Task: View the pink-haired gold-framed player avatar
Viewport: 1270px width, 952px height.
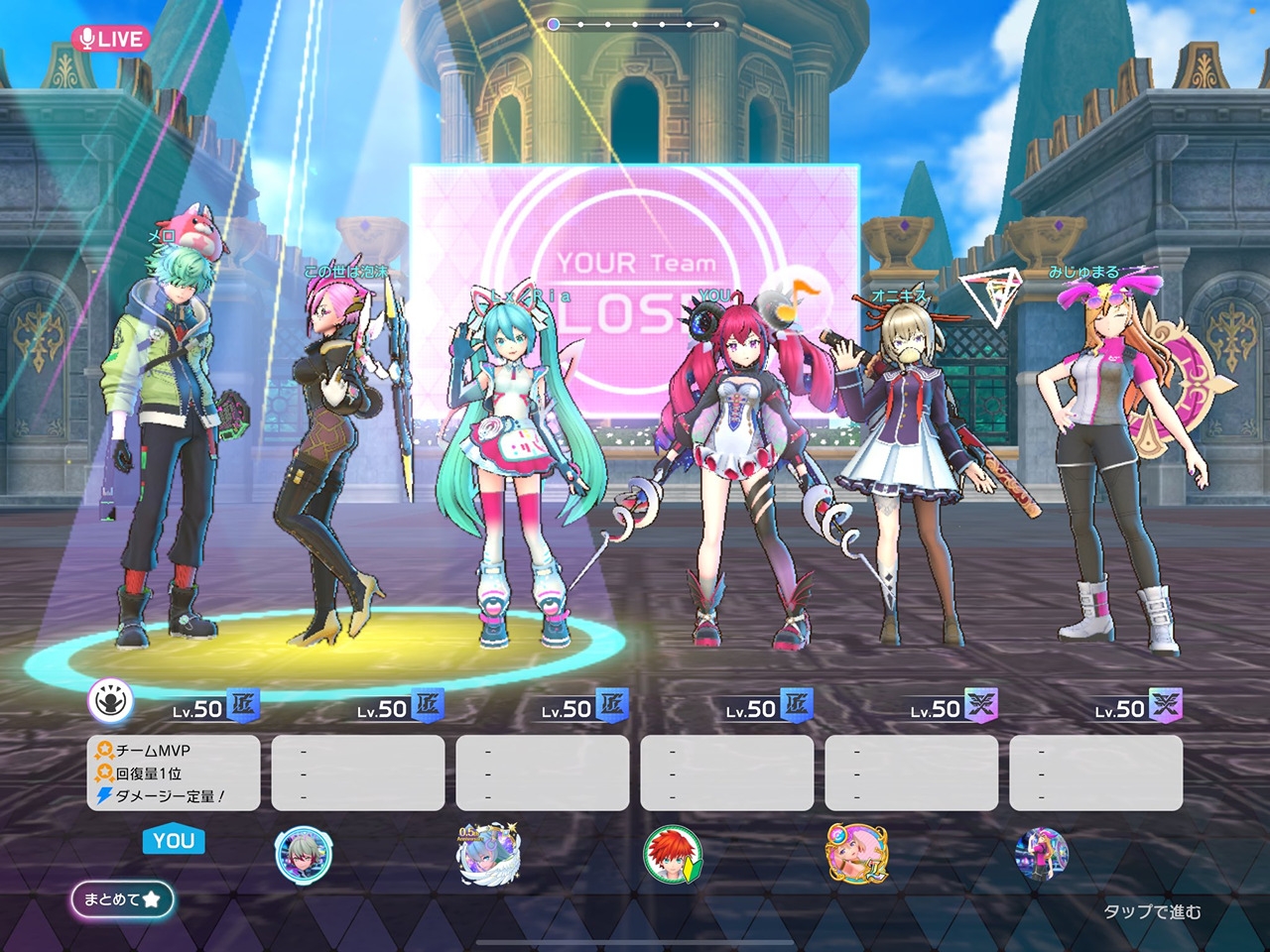Action: pos(856,854)
